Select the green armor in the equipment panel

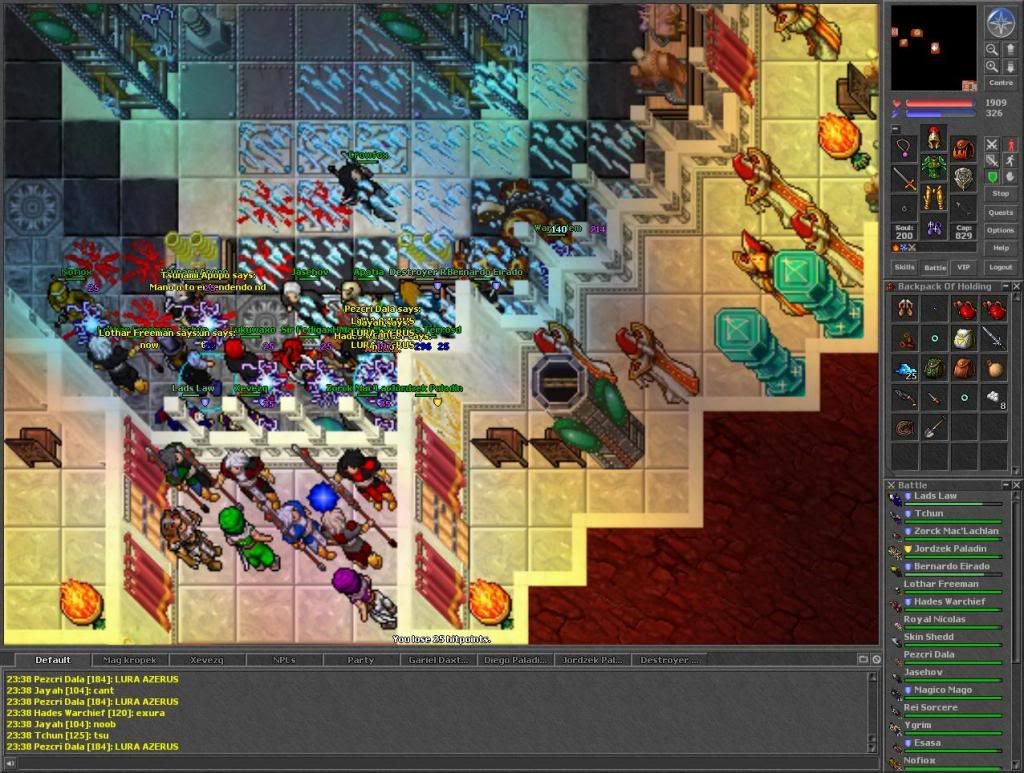pos(934,167)
